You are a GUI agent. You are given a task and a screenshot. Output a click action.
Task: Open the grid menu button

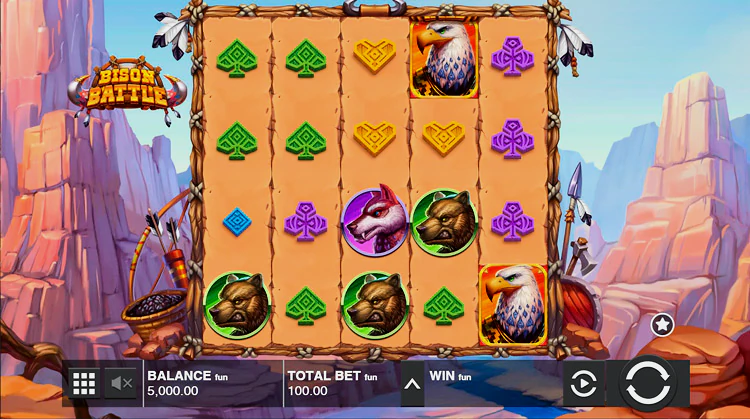pos(84,382)
